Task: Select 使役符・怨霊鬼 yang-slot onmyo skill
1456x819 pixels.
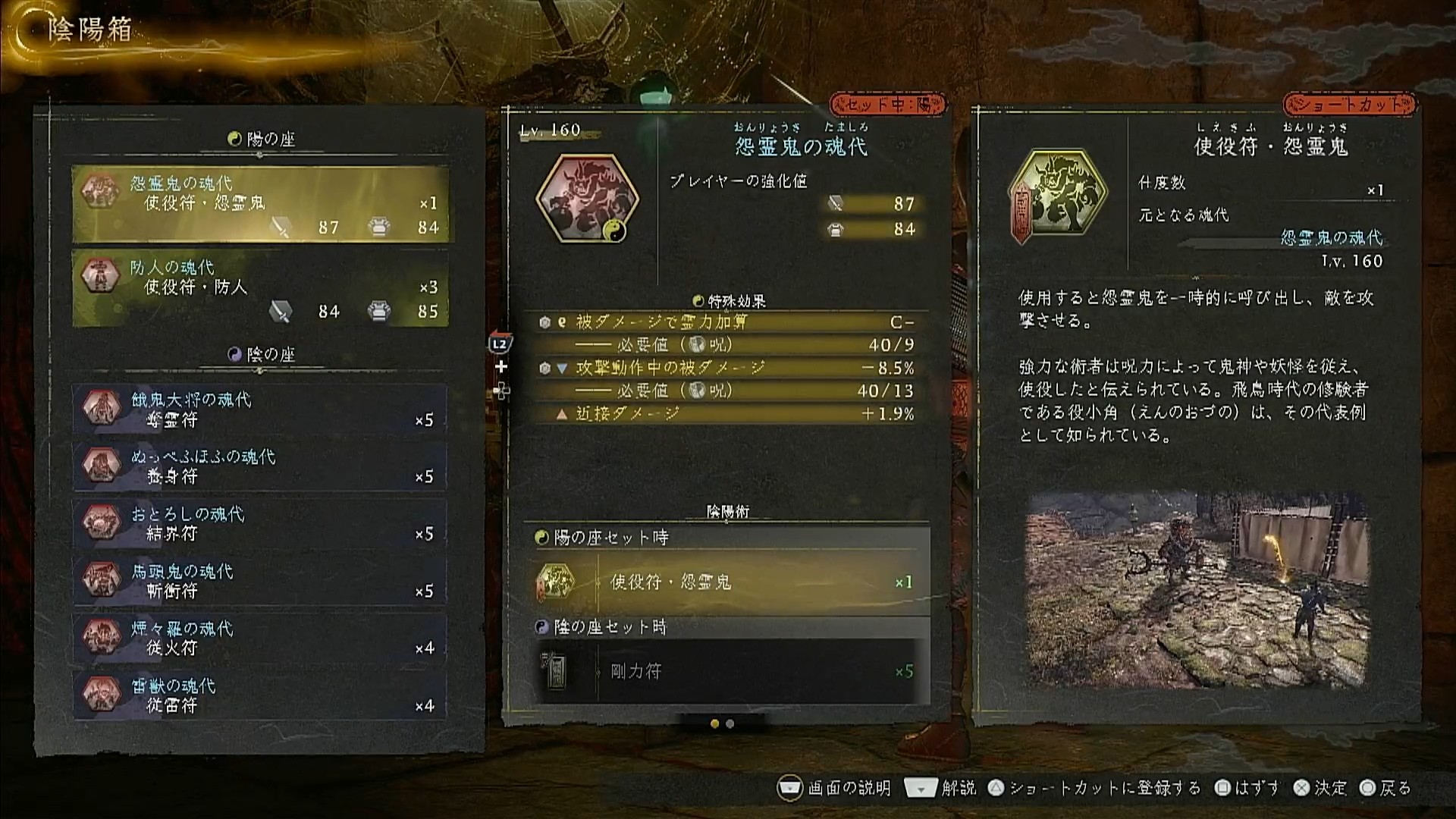Action: (x=726, y=582)
